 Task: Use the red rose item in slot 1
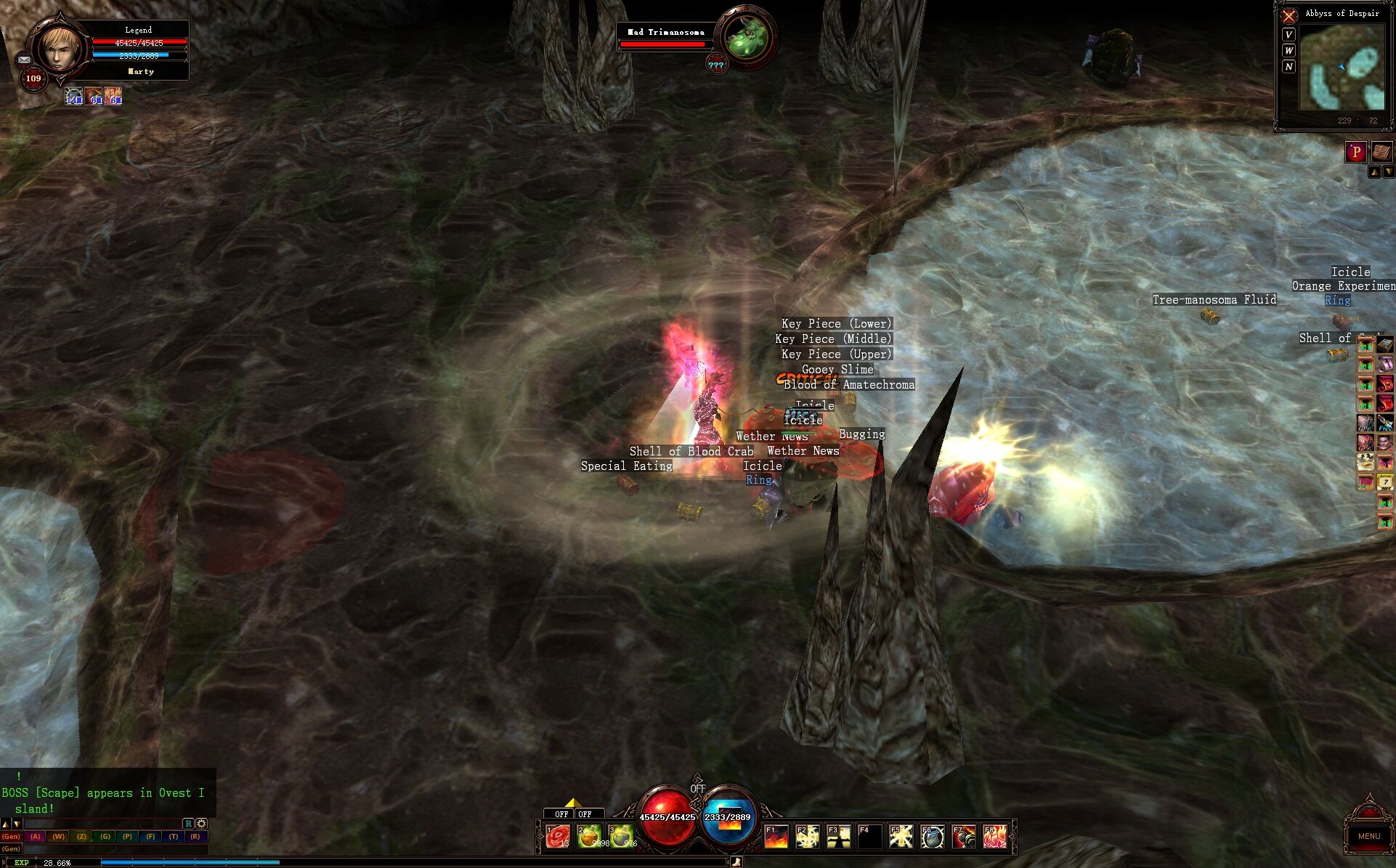click(x=558, y=837)
